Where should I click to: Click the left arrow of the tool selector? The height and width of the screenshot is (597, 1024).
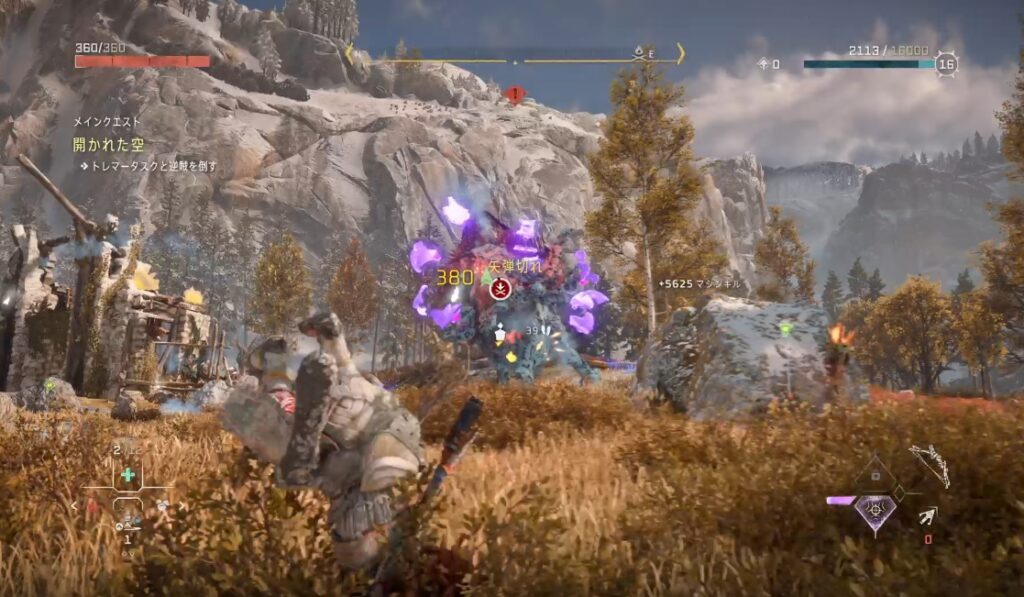73,506
